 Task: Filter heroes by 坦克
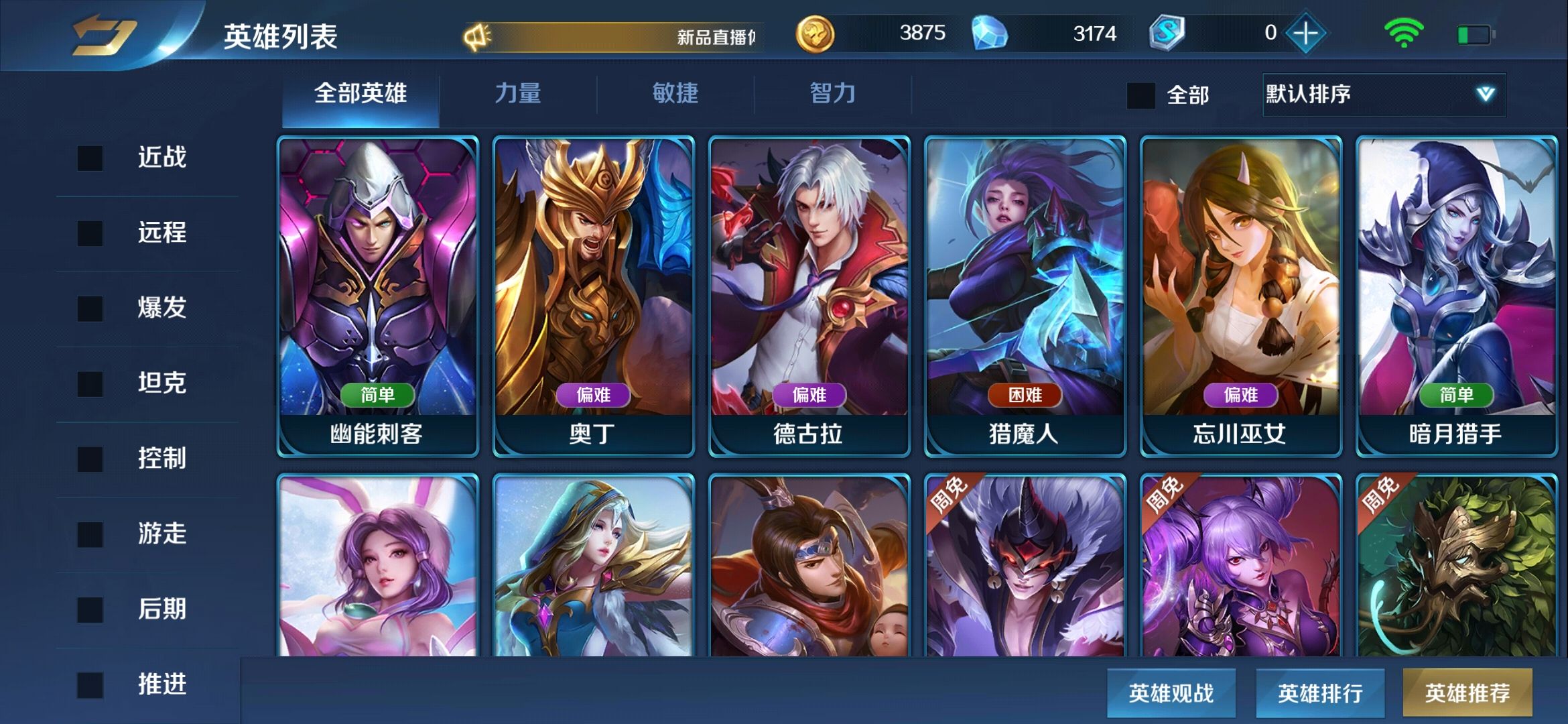point(90,383)
